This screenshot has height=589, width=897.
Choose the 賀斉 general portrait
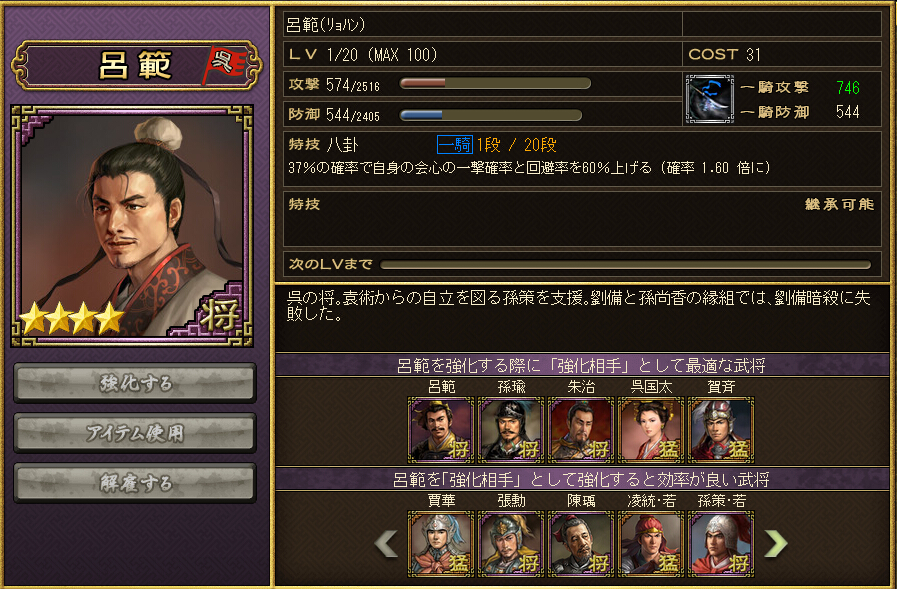pos(721,430)
